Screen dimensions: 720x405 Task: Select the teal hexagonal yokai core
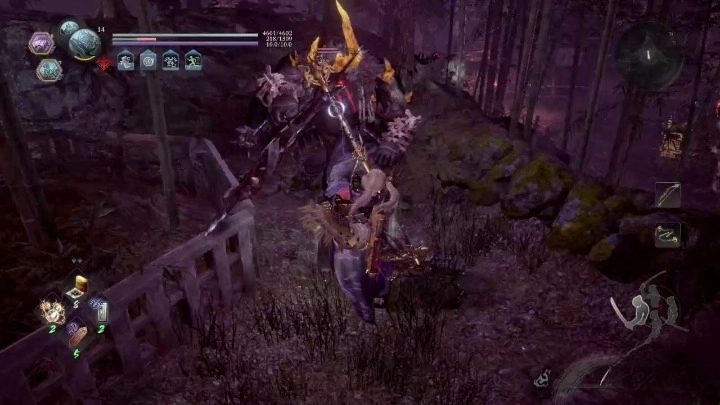tap(49, 69)
